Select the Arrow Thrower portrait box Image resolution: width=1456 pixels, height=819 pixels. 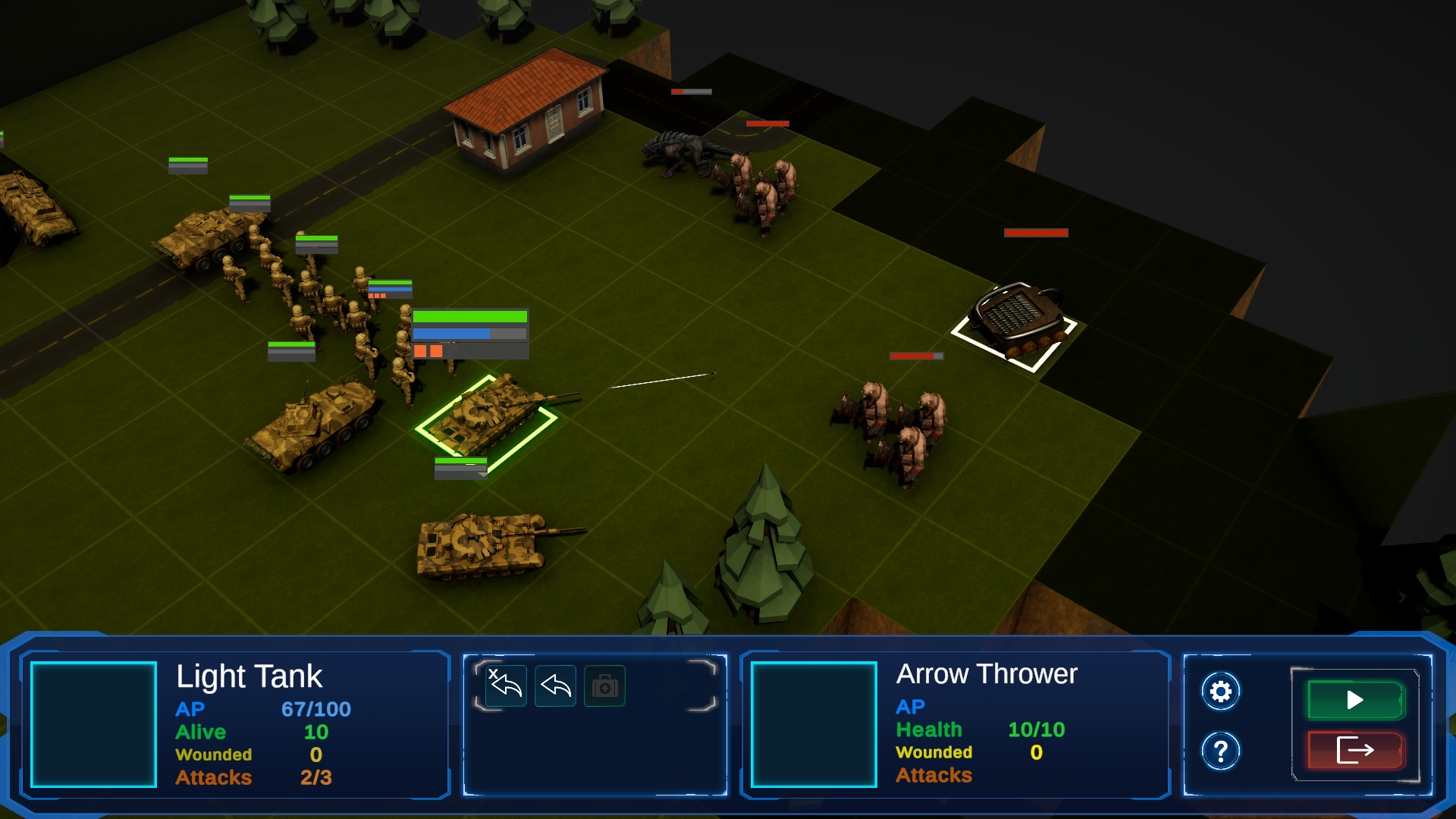point(814,724)
